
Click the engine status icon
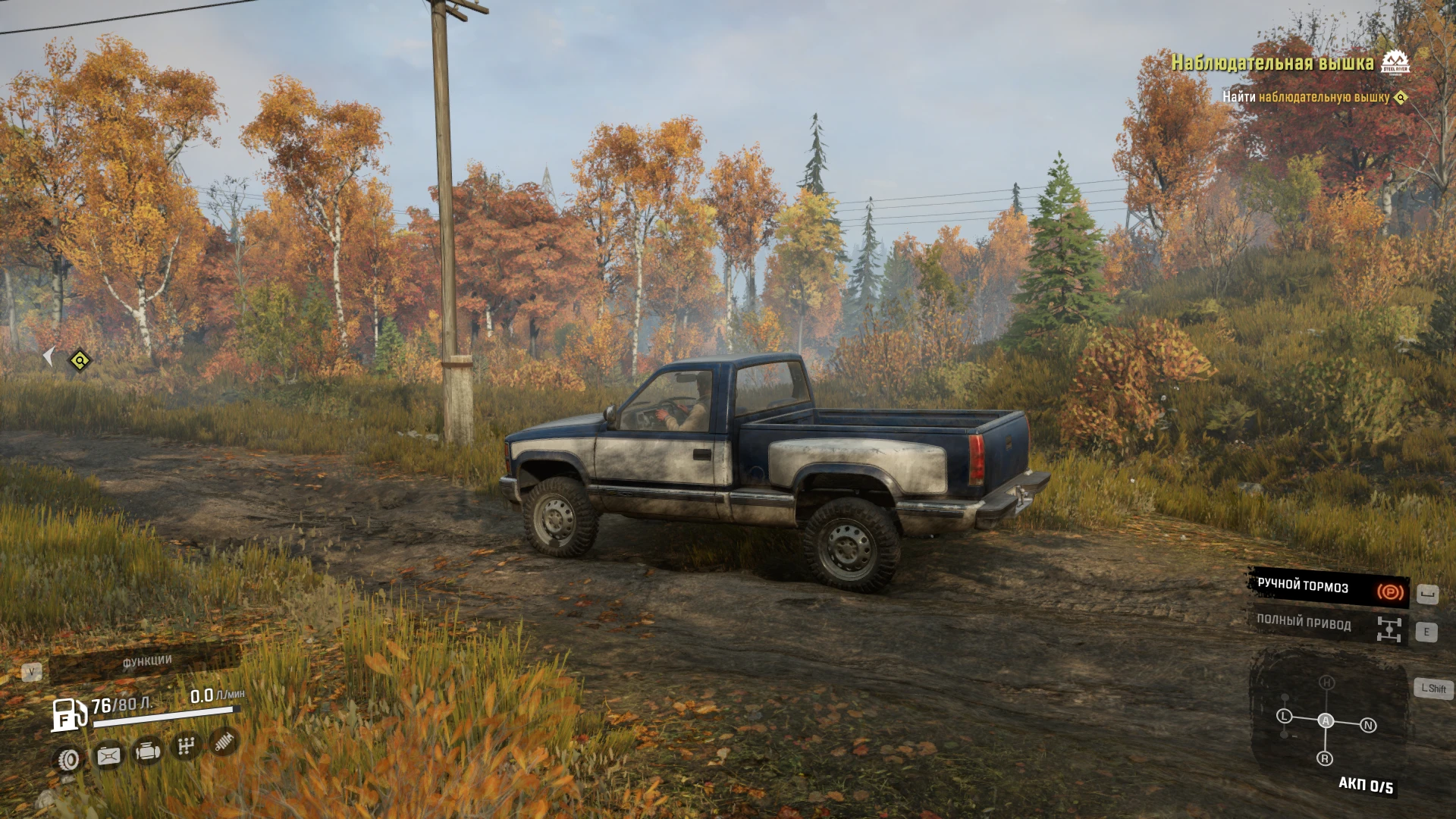147,751
